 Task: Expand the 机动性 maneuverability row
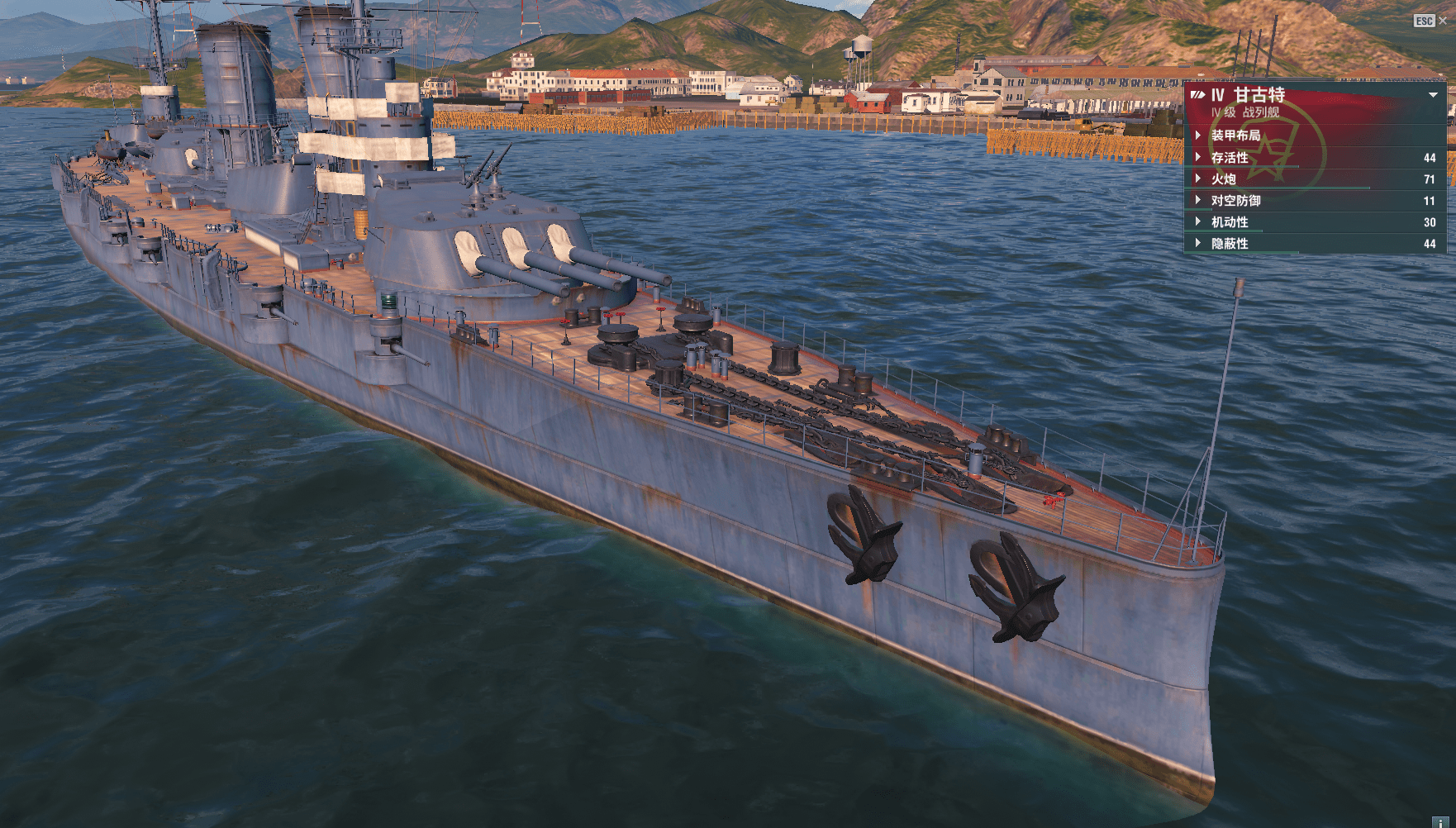[x=1230, y=222]
